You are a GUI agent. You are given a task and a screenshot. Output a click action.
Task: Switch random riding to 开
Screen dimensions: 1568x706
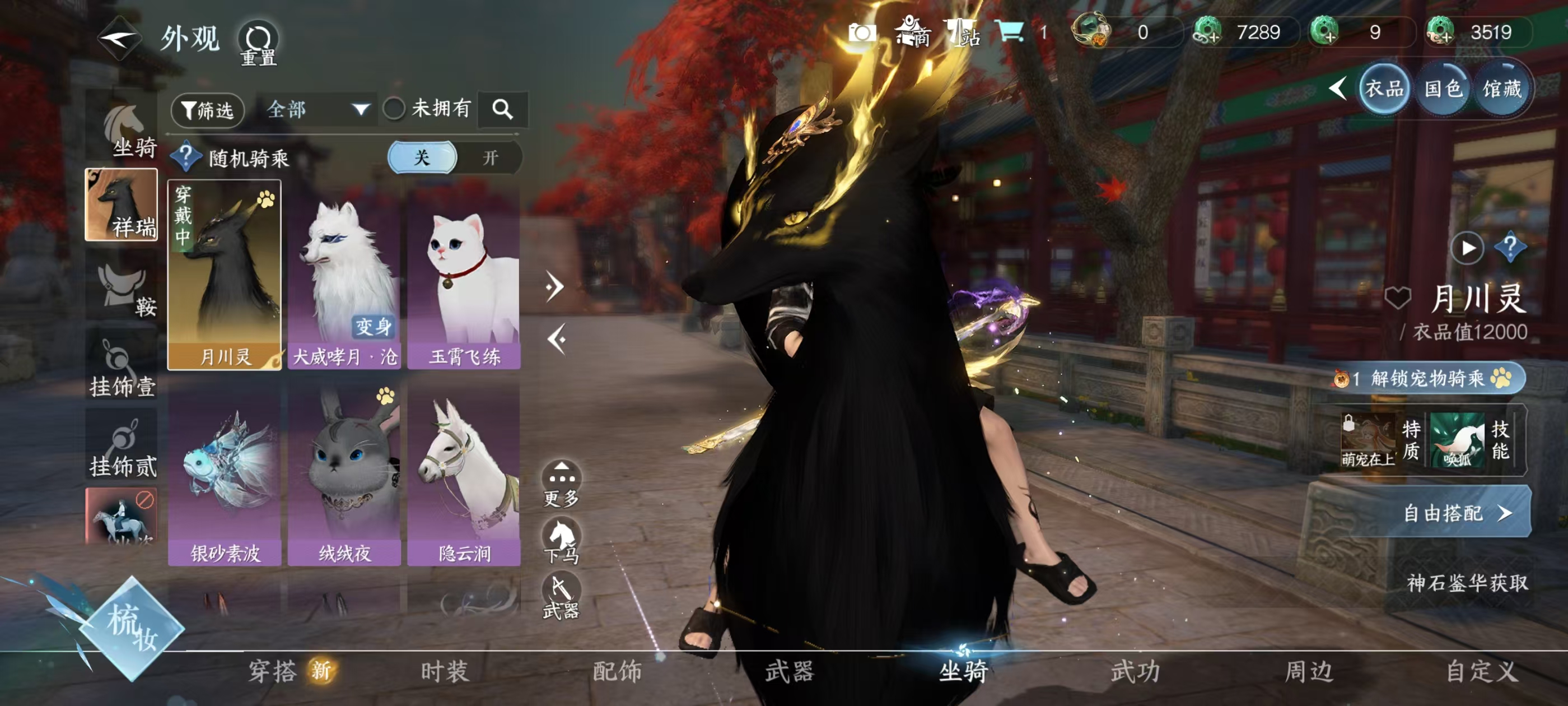pyautogui.click(x=490, y=158)
